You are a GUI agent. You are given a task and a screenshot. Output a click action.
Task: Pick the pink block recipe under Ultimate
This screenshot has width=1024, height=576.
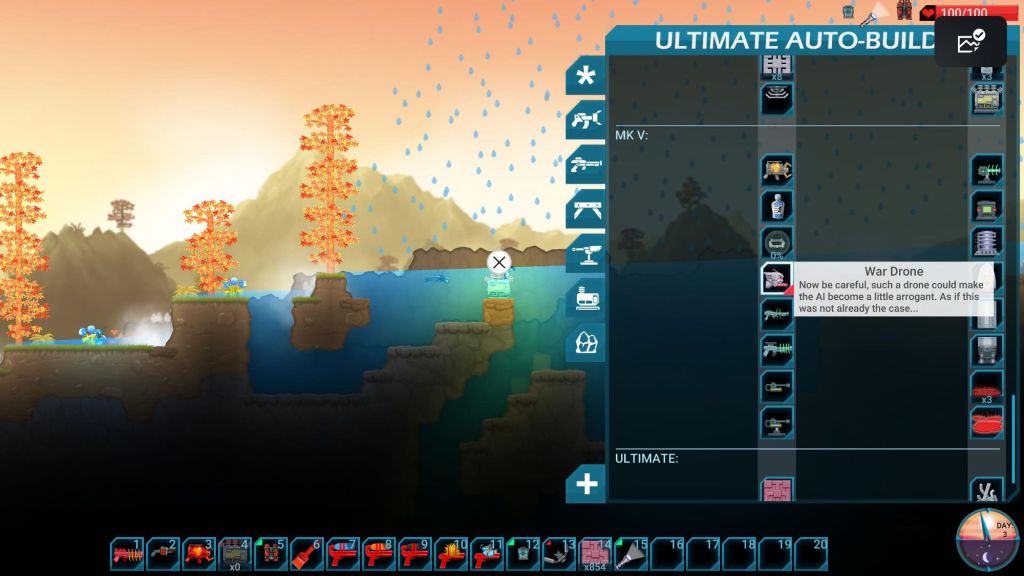(777, 490)
